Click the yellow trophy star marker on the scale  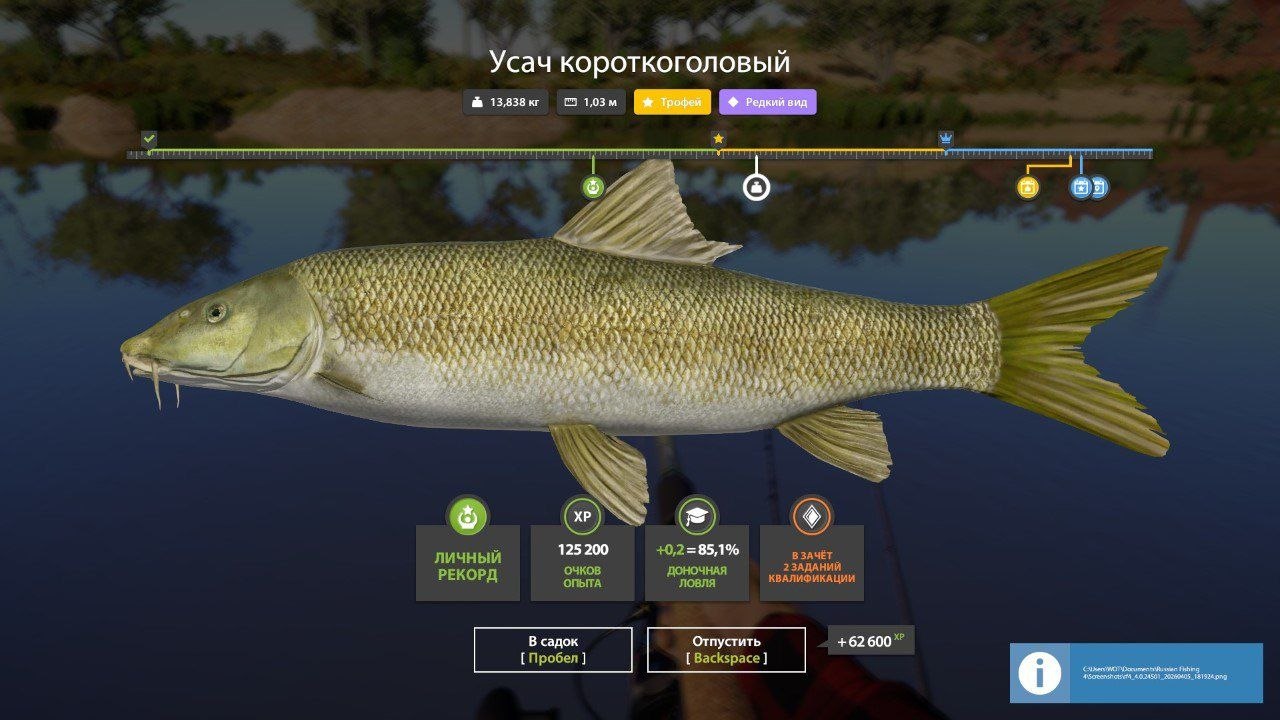(x=720, y=139)
